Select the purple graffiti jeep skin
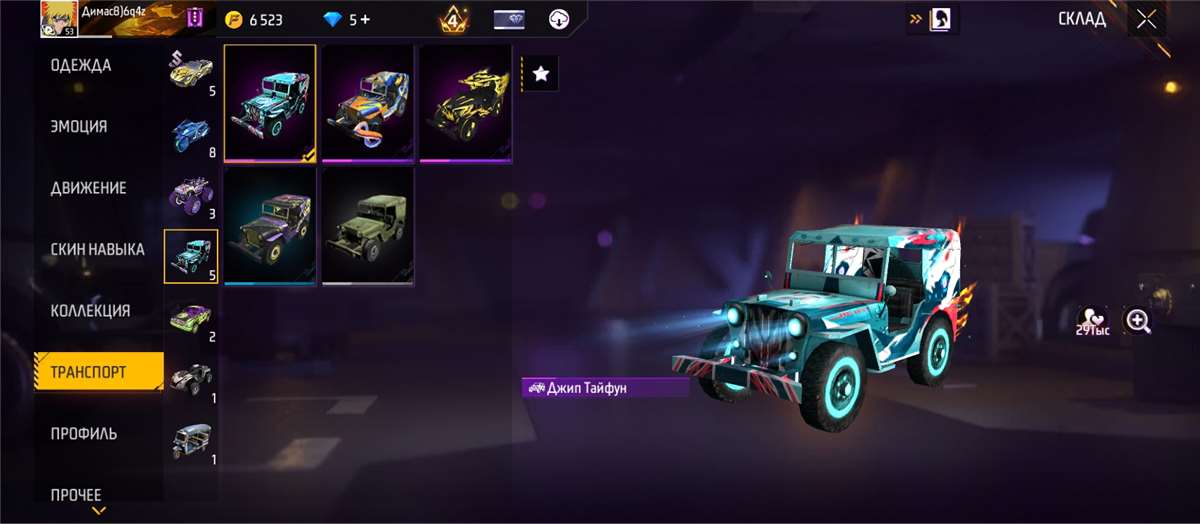The height and width of the screenshot is (524, 1200). (270, 226)
